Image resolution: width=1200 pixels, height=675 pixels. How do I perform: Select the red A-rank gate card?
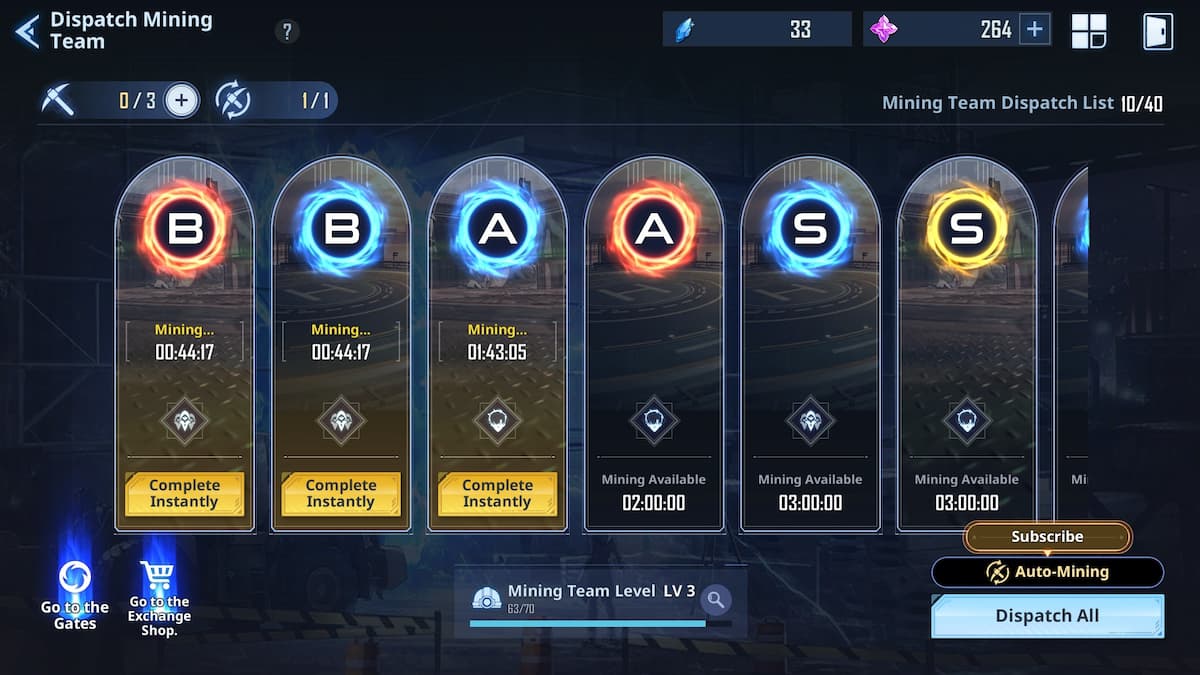654,342
